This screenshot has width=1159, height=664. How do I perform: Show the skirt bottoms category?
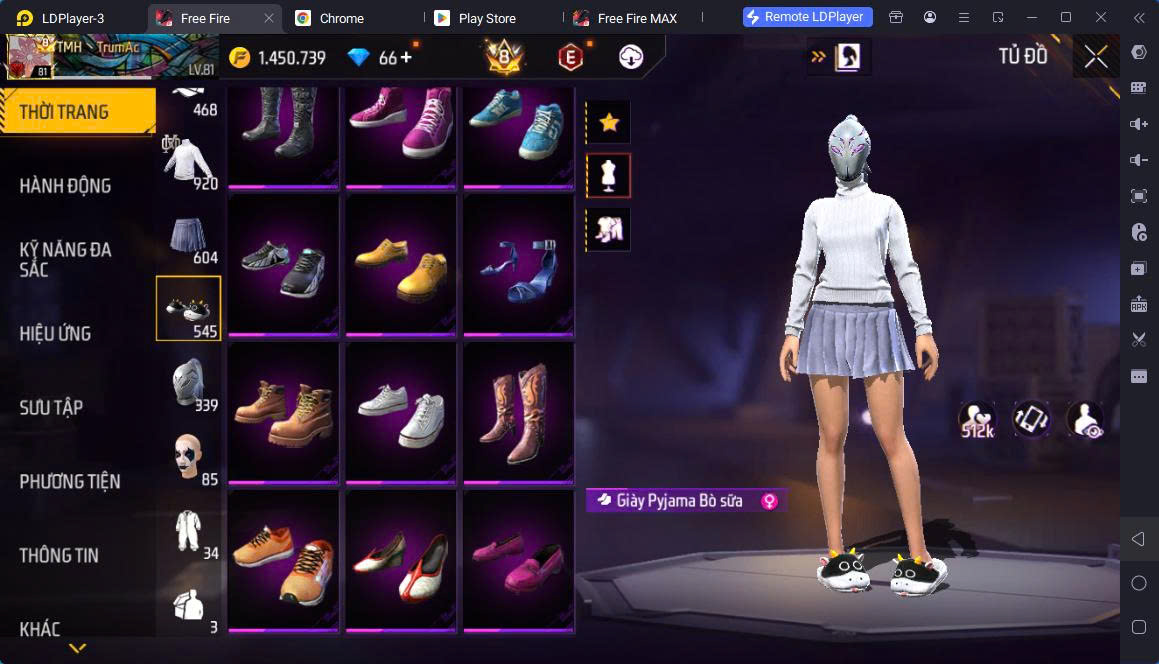tap(188, 235)
